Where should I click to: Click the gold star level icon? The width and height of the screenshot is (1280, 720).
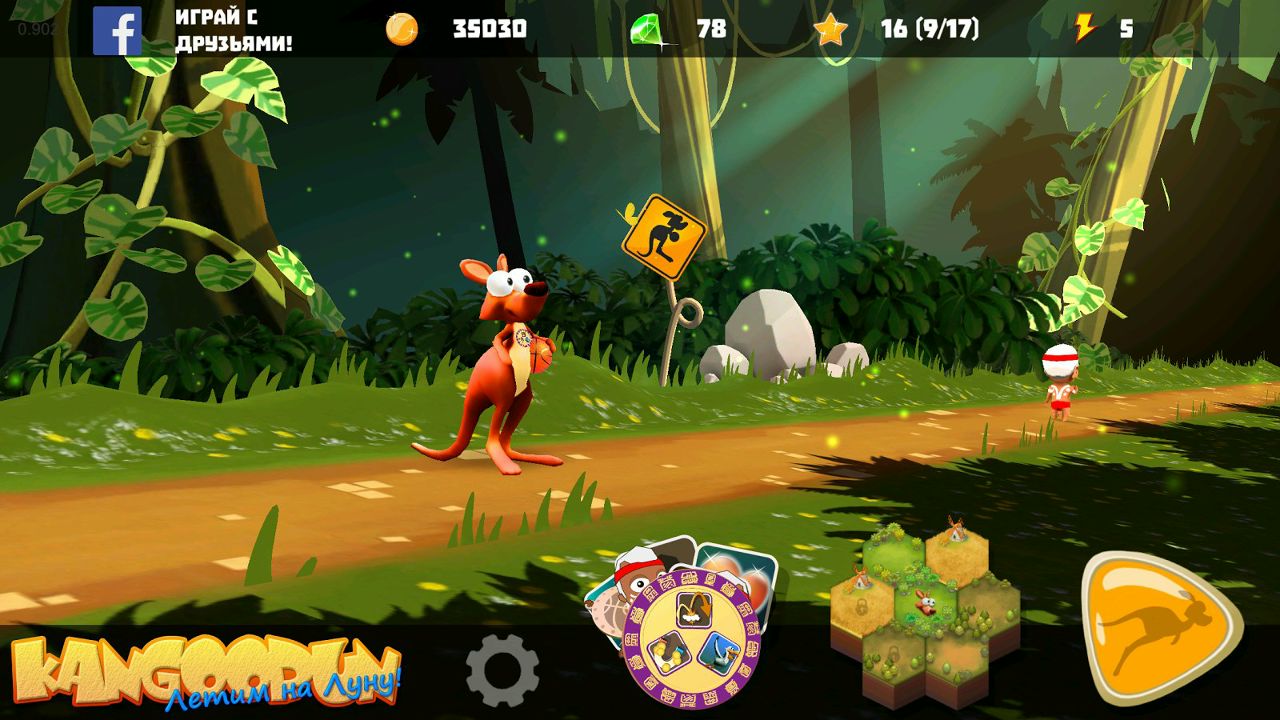[x=830, y=30]
